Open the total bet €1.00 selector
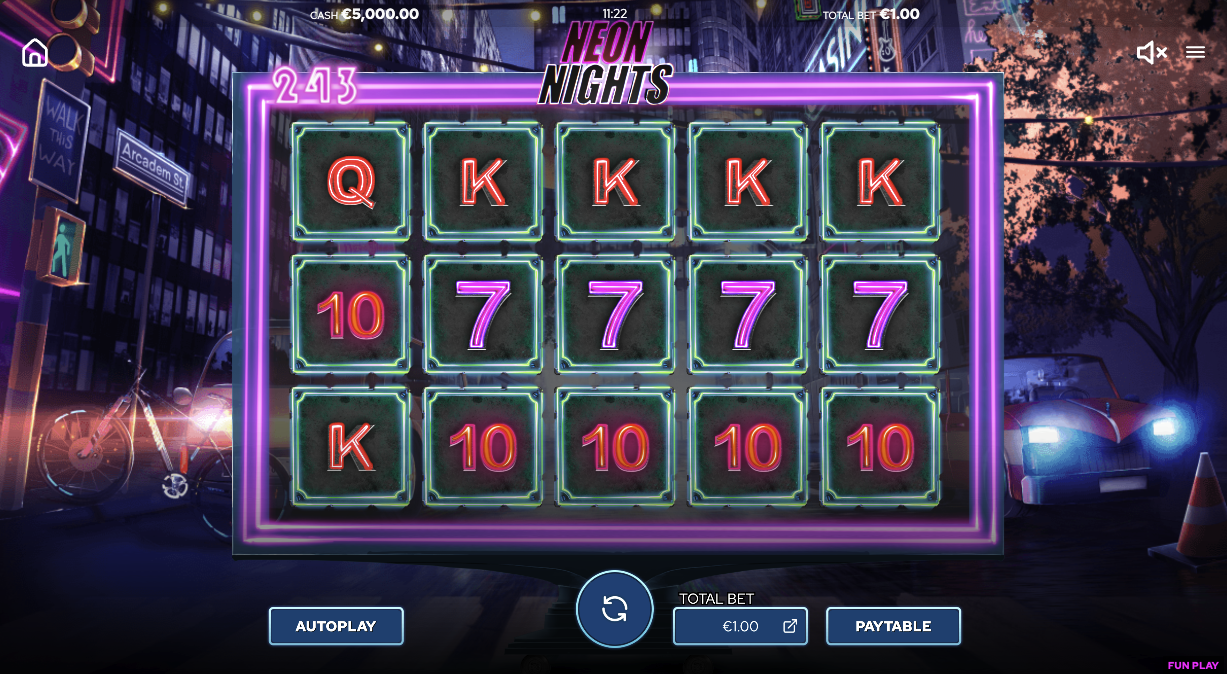The height and width of the screenshot is (674, 1227). click(740, 627)
